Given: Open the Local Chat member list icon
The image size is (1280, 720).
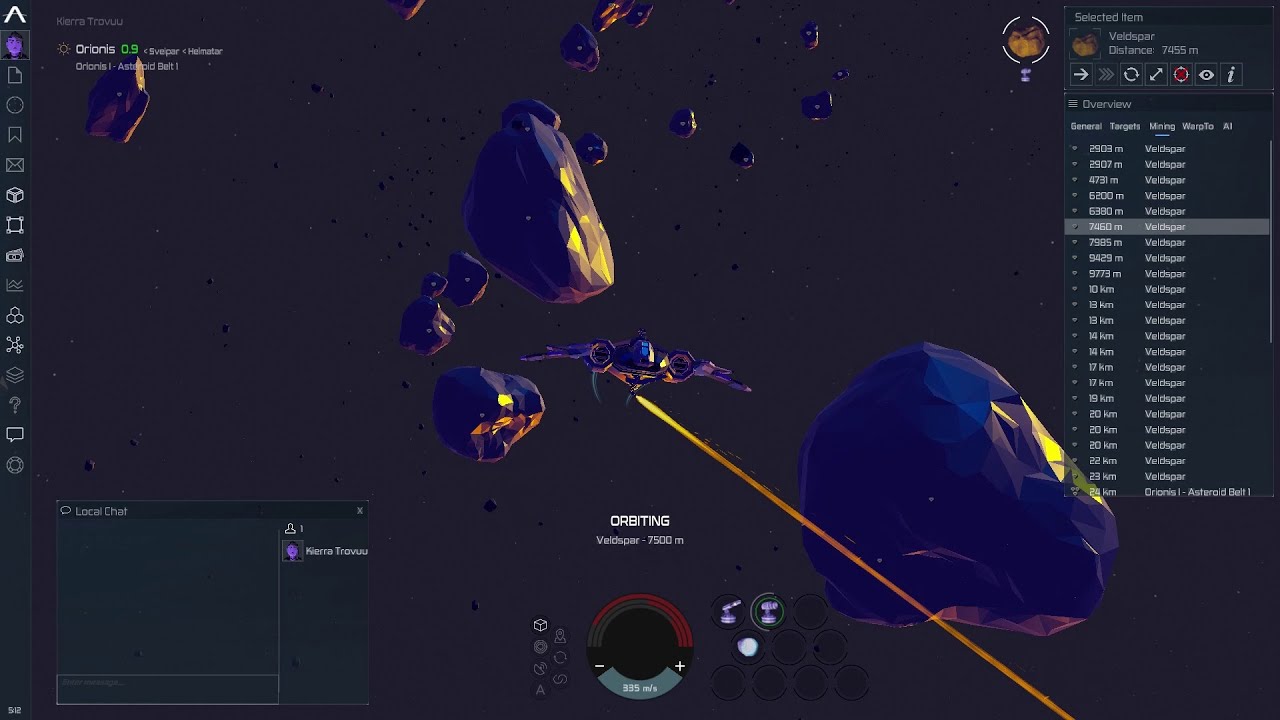Looking at the screenshot, I should tap(290, 527).
